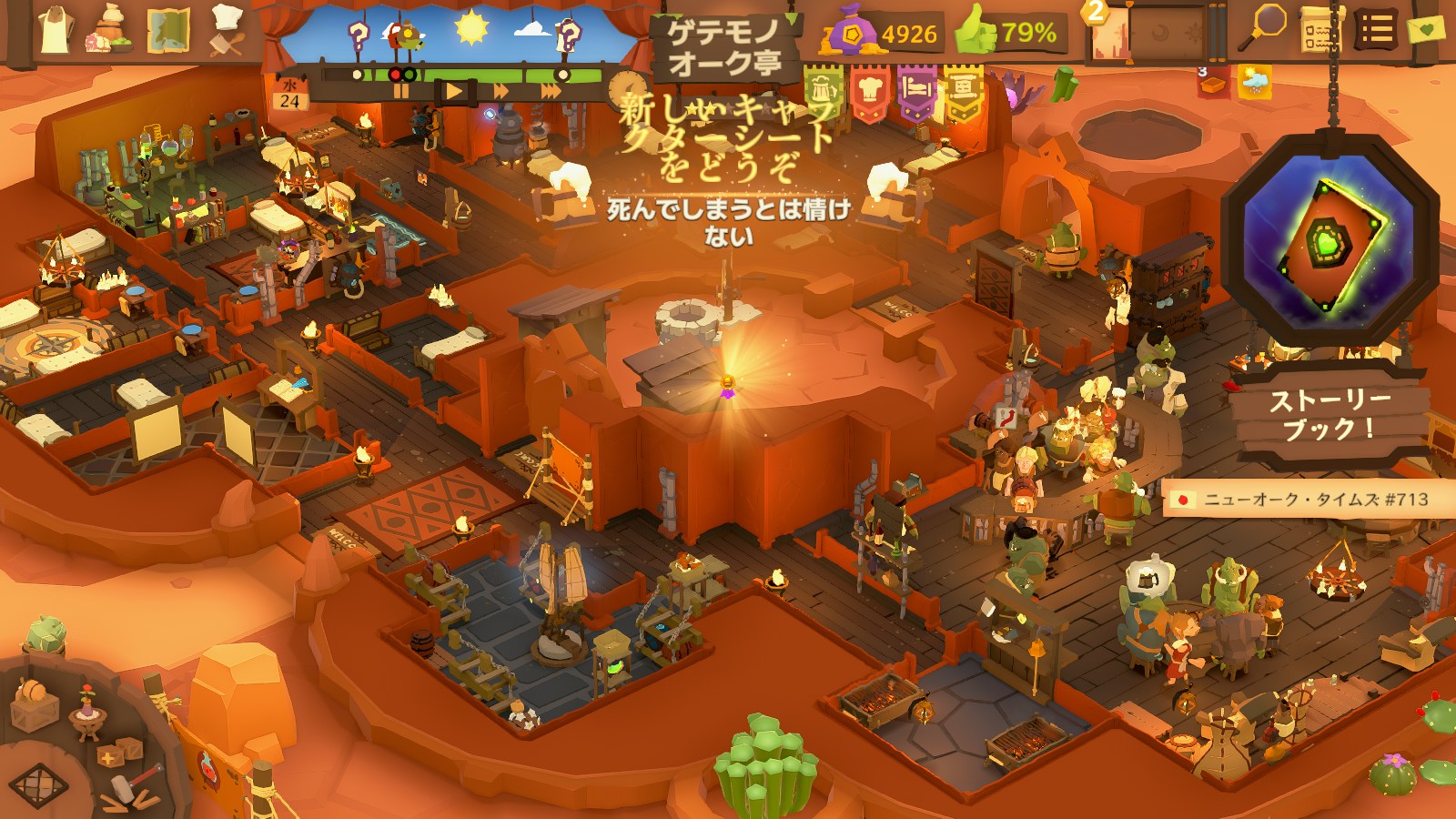Switch to triple fast-forward speed
Screen dimensions: 1456x819
(x=551, y=92)
